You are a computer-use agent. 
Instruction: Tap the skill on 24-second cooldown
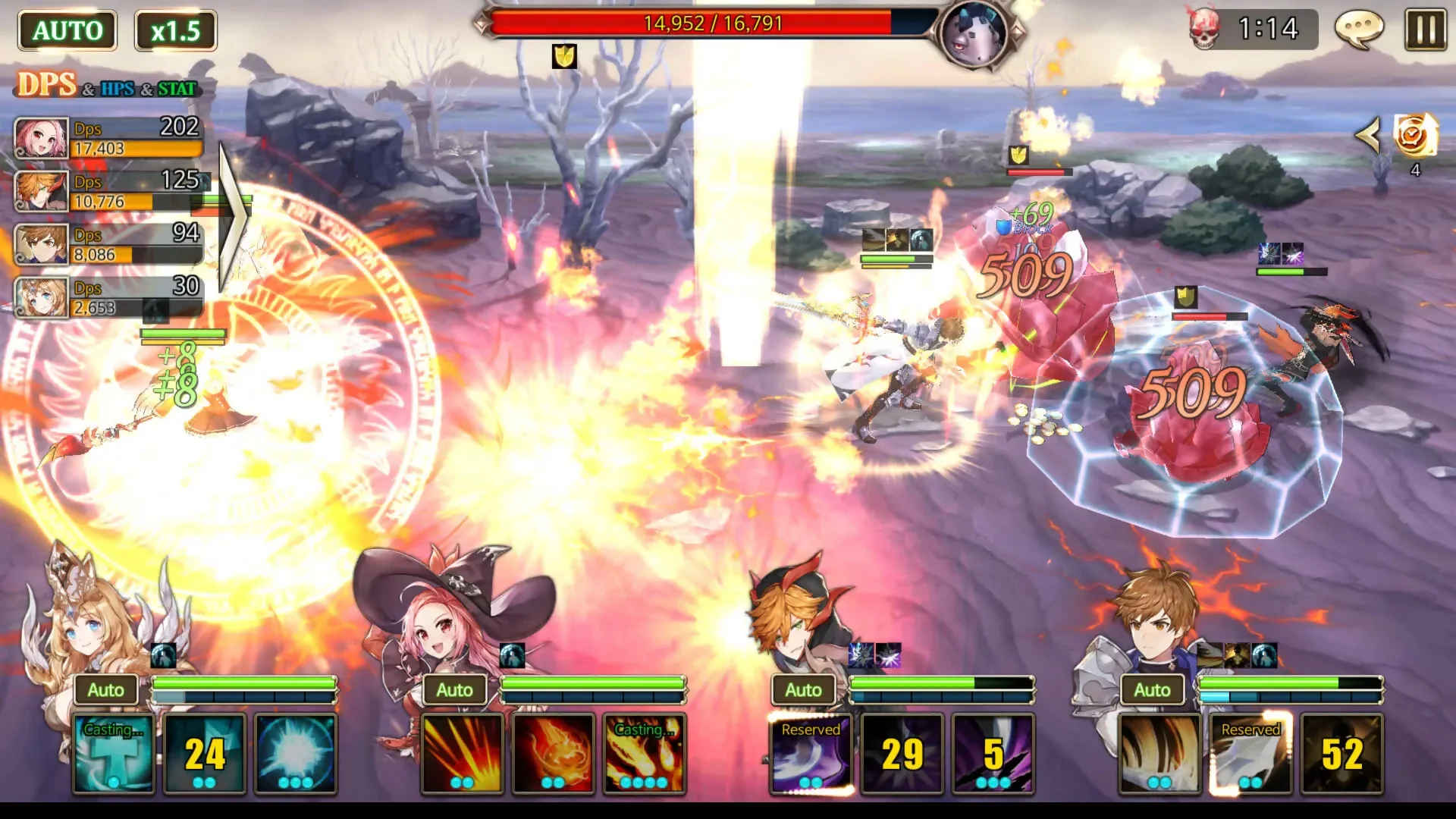coord(203,753)
